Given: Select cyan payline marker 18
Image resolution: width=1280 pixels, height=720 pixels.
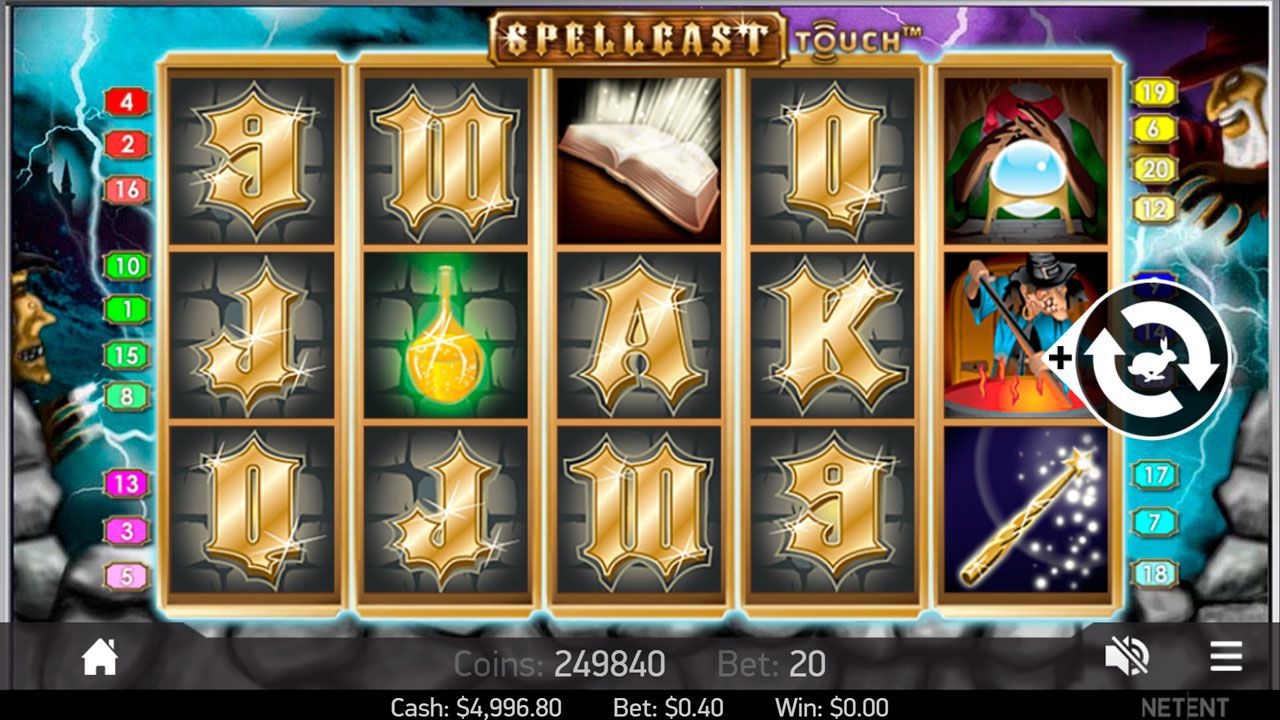Looking at the screenshot, I should click(1154, 574).
